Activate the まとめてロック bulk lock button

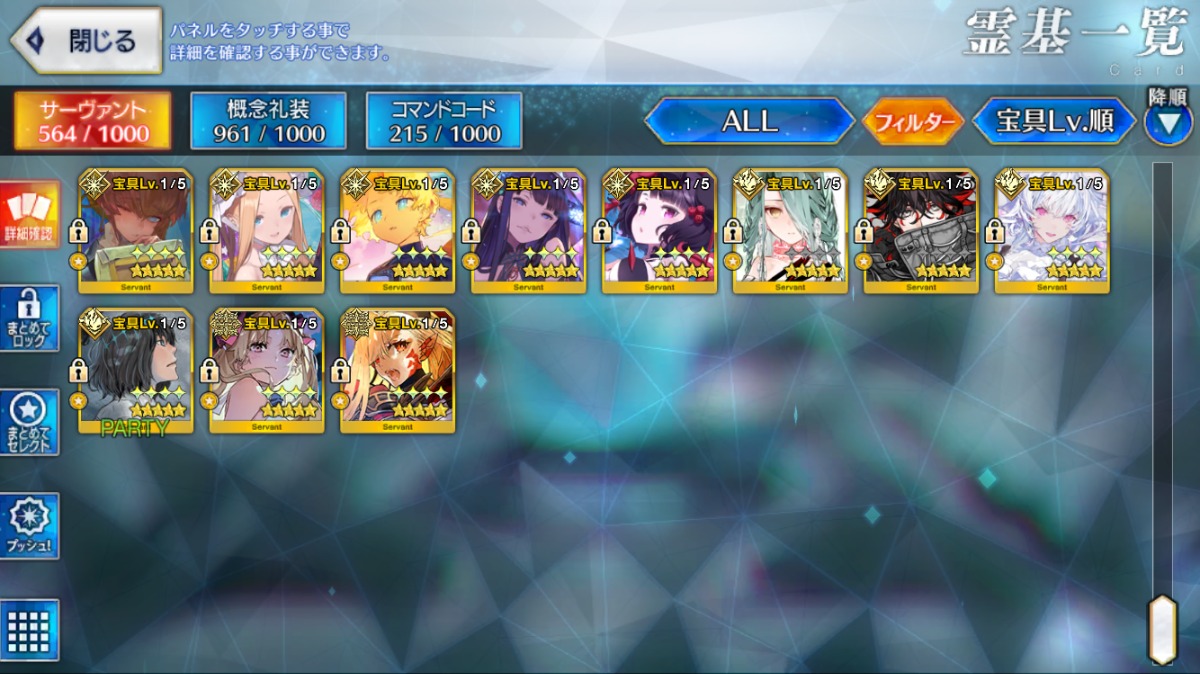[29, 318]
